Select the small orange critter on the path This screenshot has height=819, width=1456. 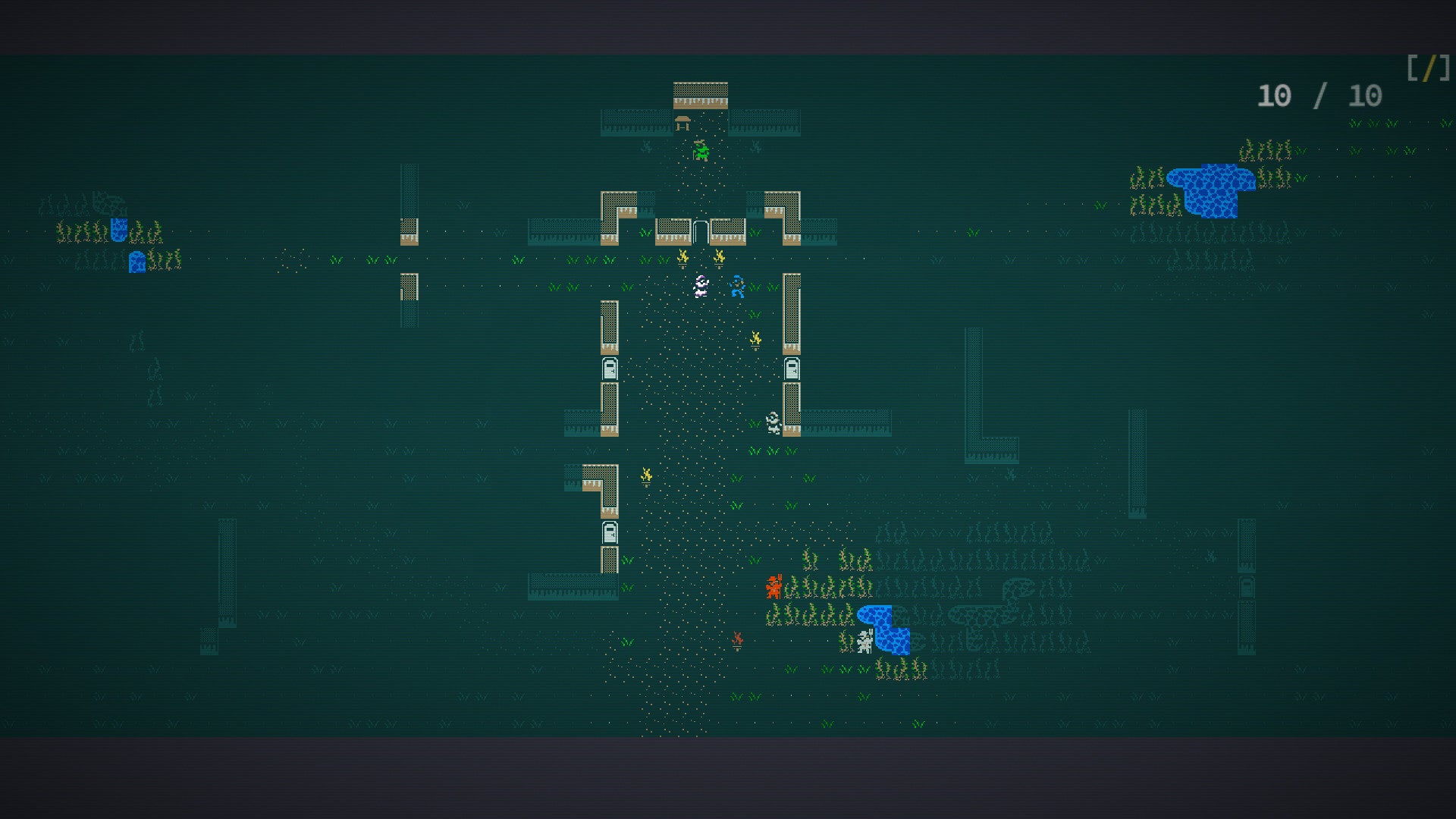(x=737, y=641)
